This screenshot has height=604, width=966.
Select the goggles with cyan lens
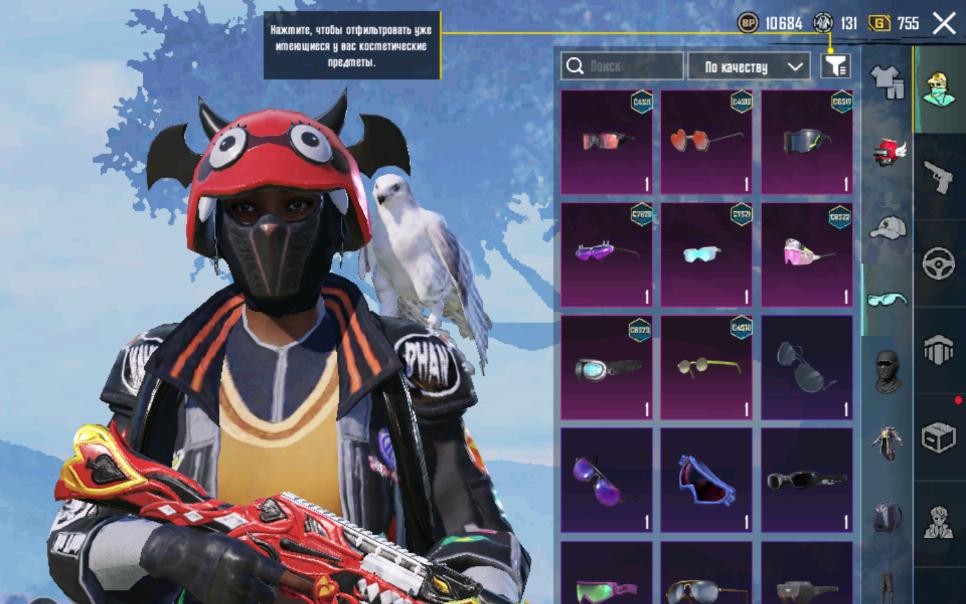click(606, 367)
